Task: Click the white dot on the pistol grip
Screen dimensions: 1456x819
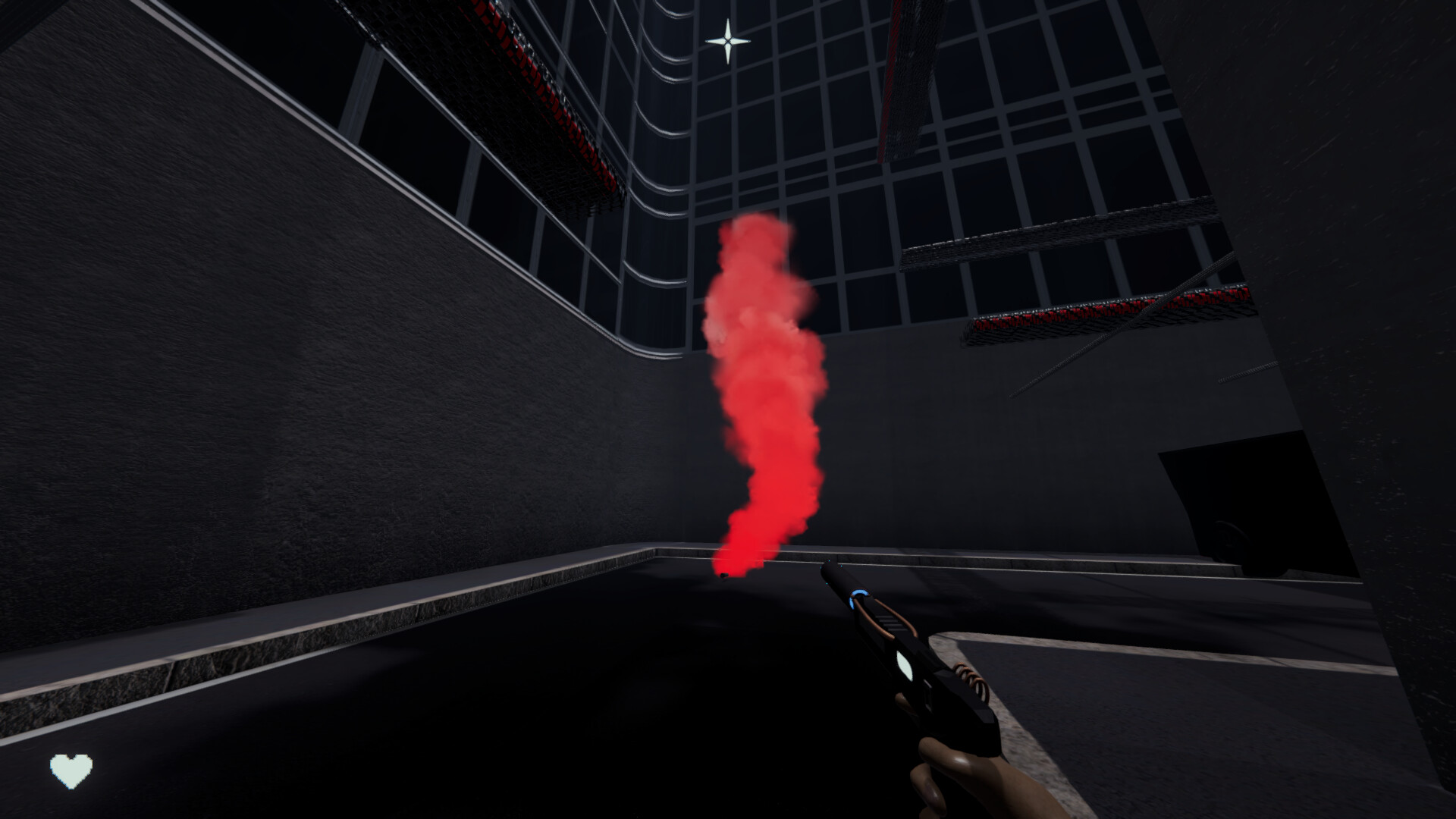Action: (904, 666)
